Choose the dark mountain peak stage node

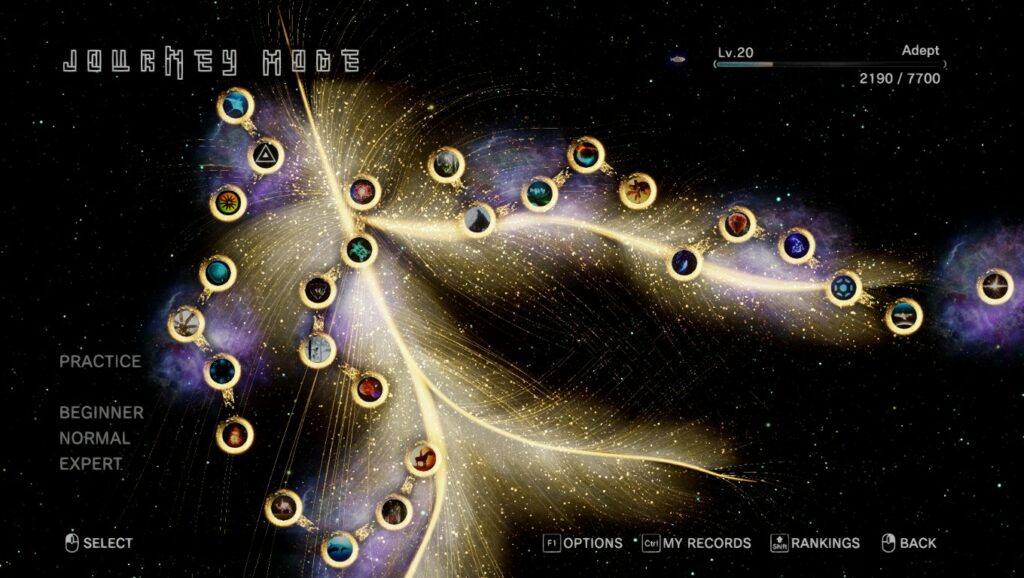479,220
